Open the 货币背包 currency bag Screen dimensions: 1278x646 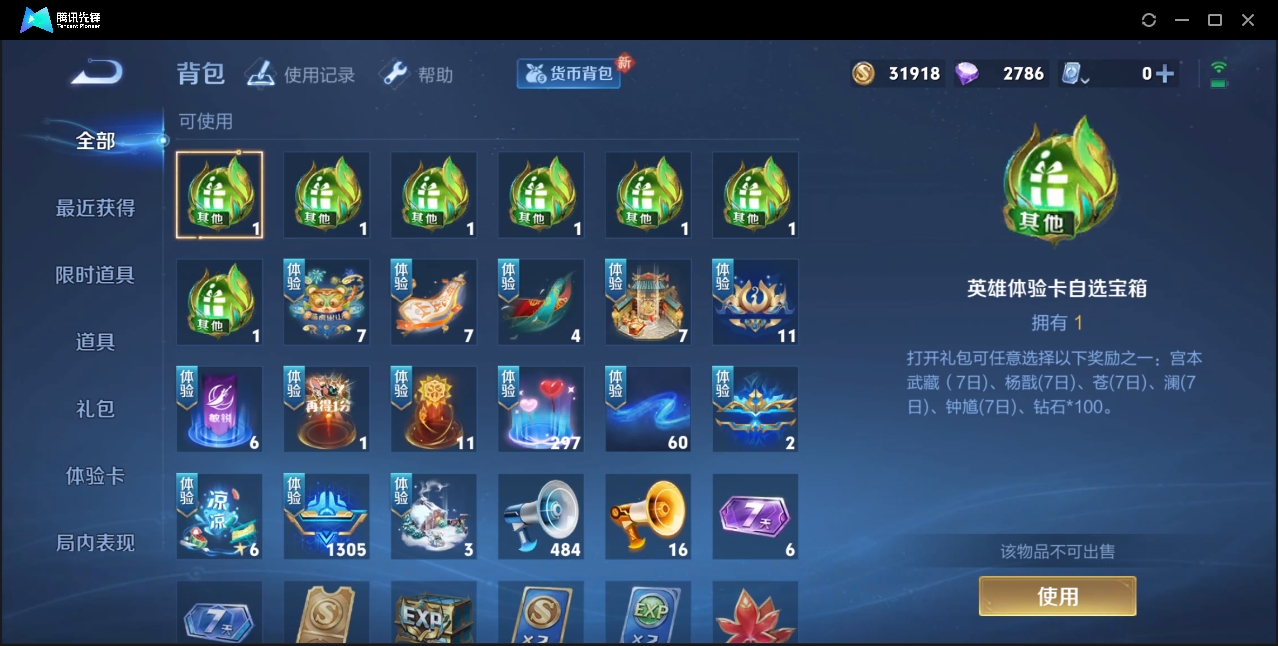tap(569, 74)
